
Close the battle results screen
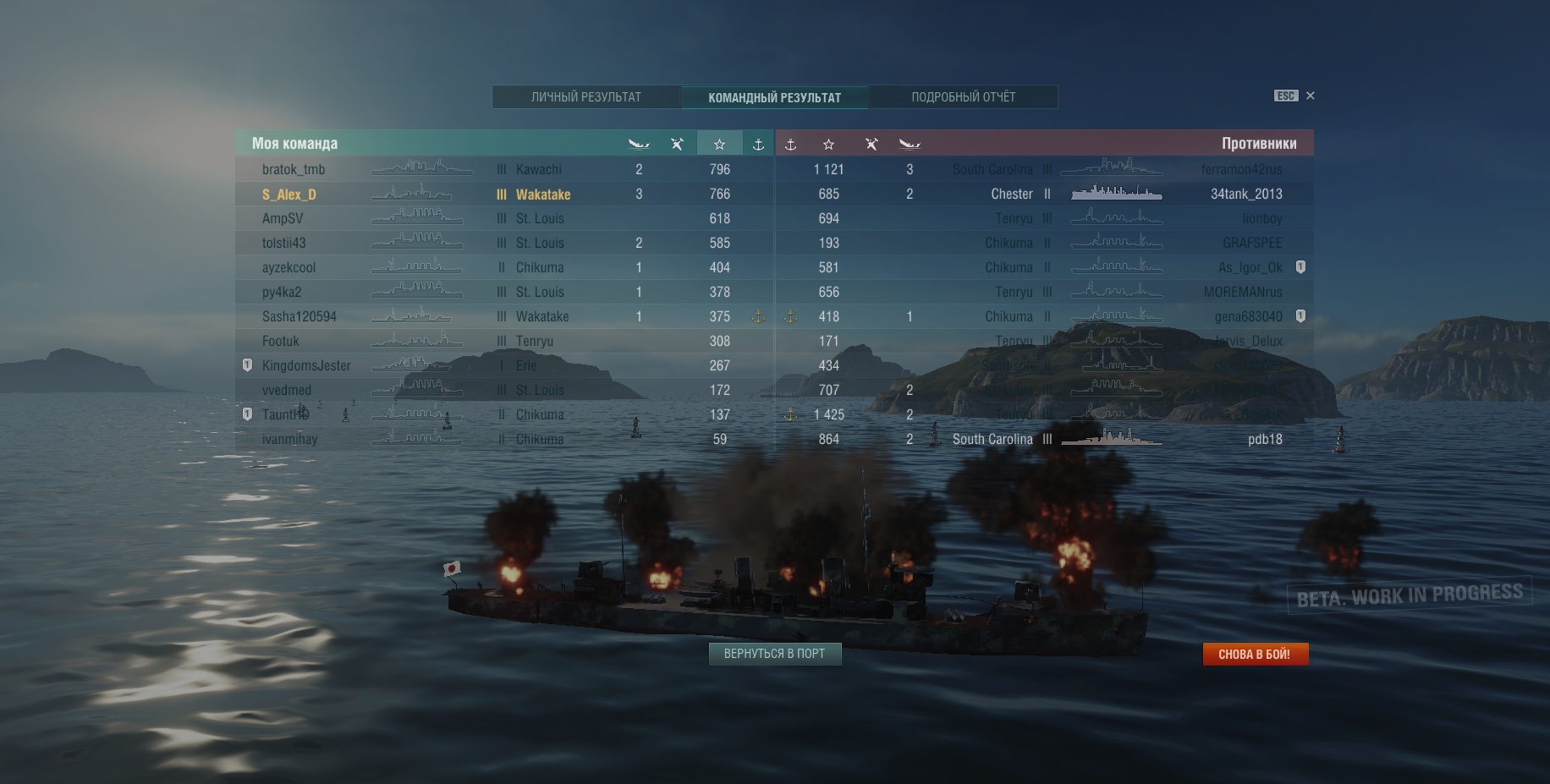pyautogui.click(x=1310, y=96)
